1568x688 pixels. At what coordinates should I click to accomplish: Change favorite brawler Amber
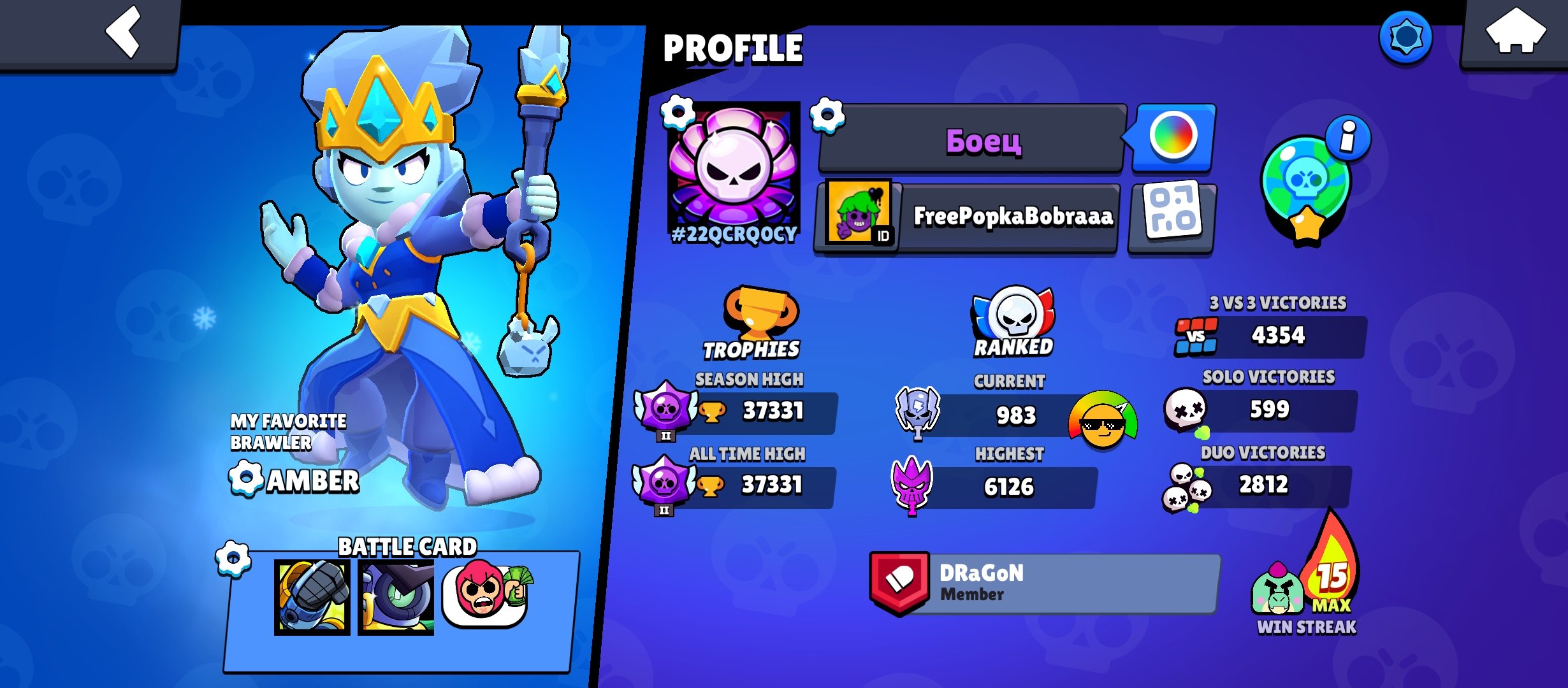[245, 479]
